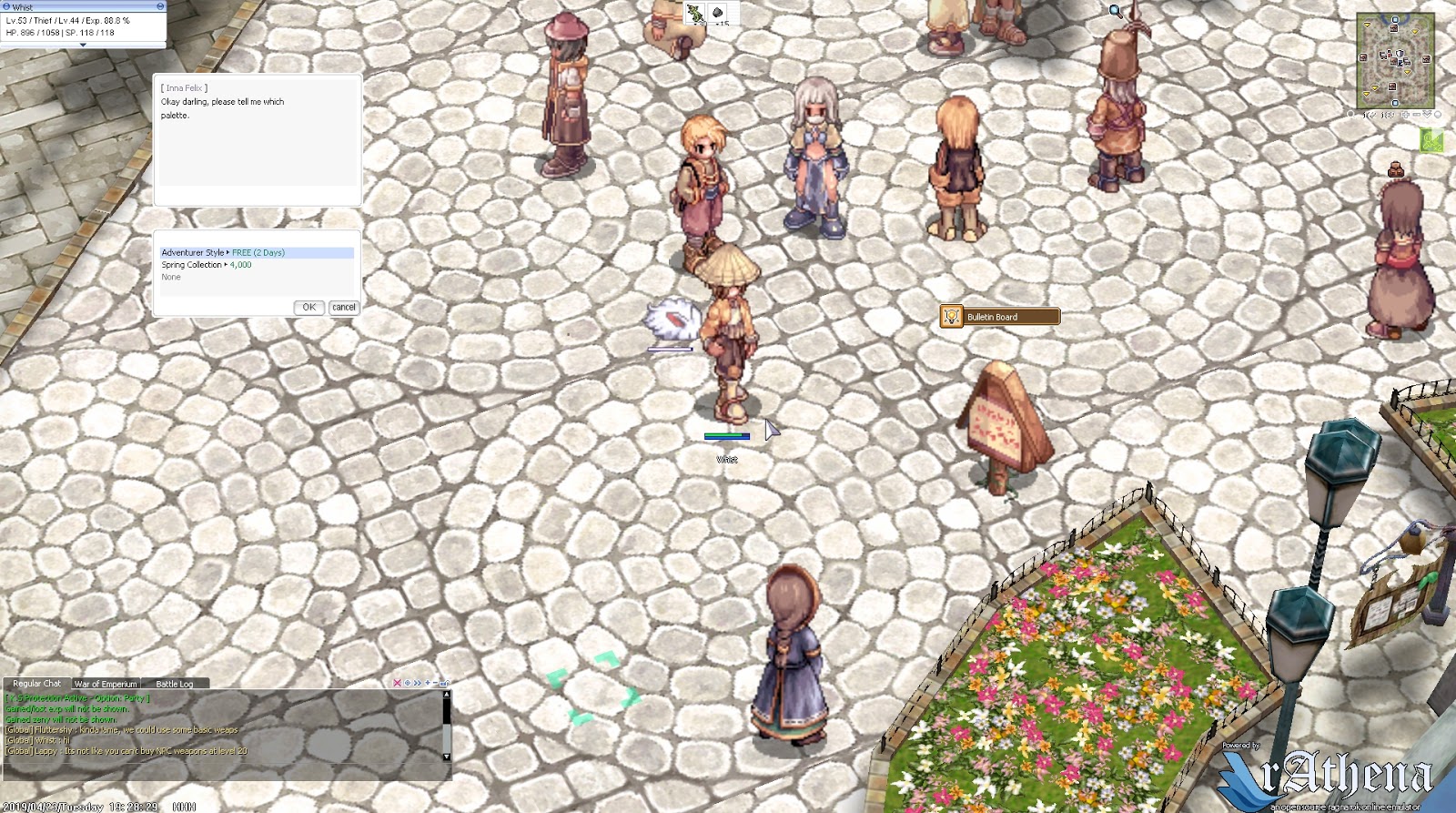This screenshot has height=813, width=1456.
Task: Zoom in on the Prontera minimap
Action: (1406, 115)
